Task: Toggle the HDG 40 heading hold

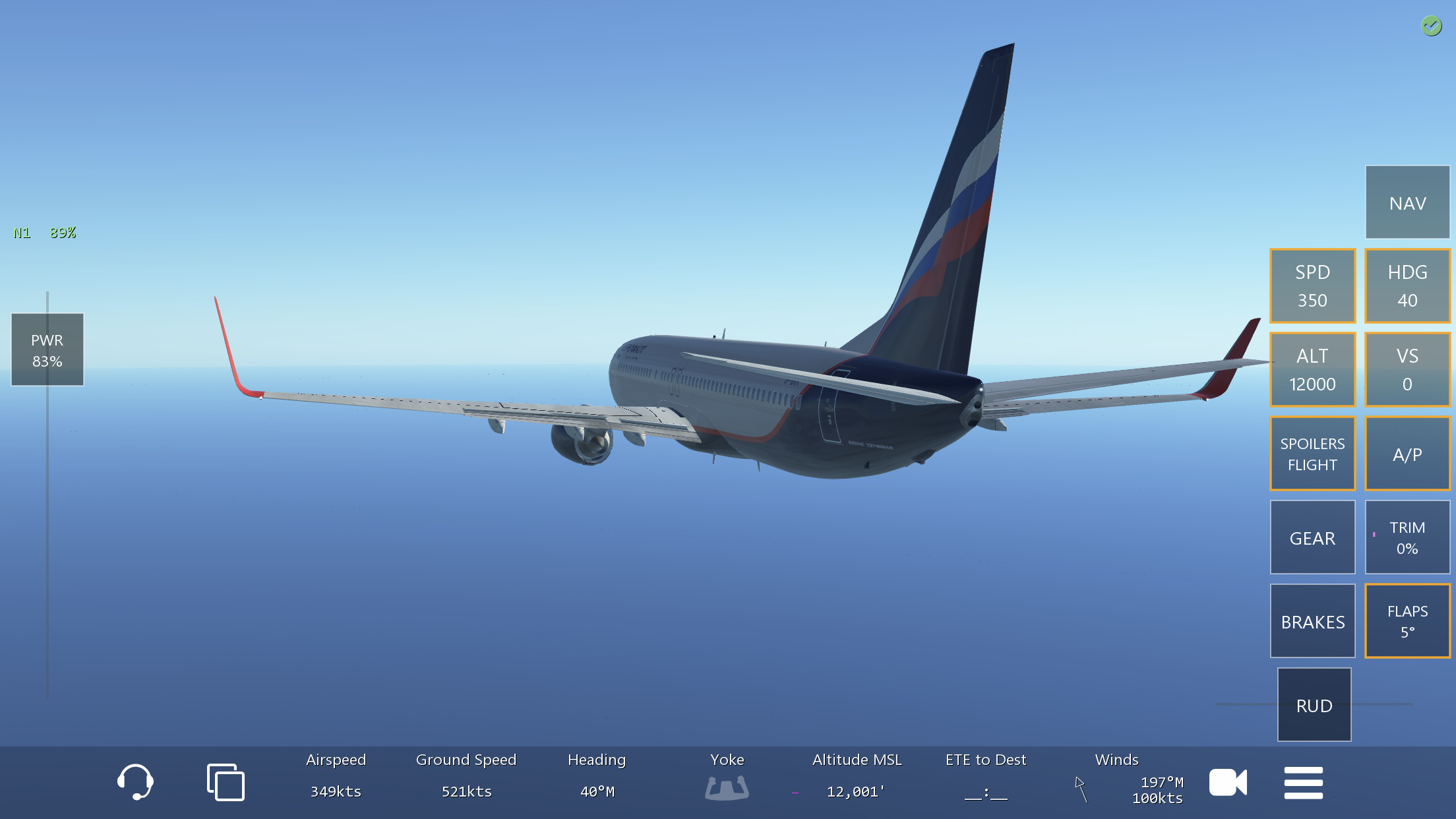Action: (x=1407, y=286)
